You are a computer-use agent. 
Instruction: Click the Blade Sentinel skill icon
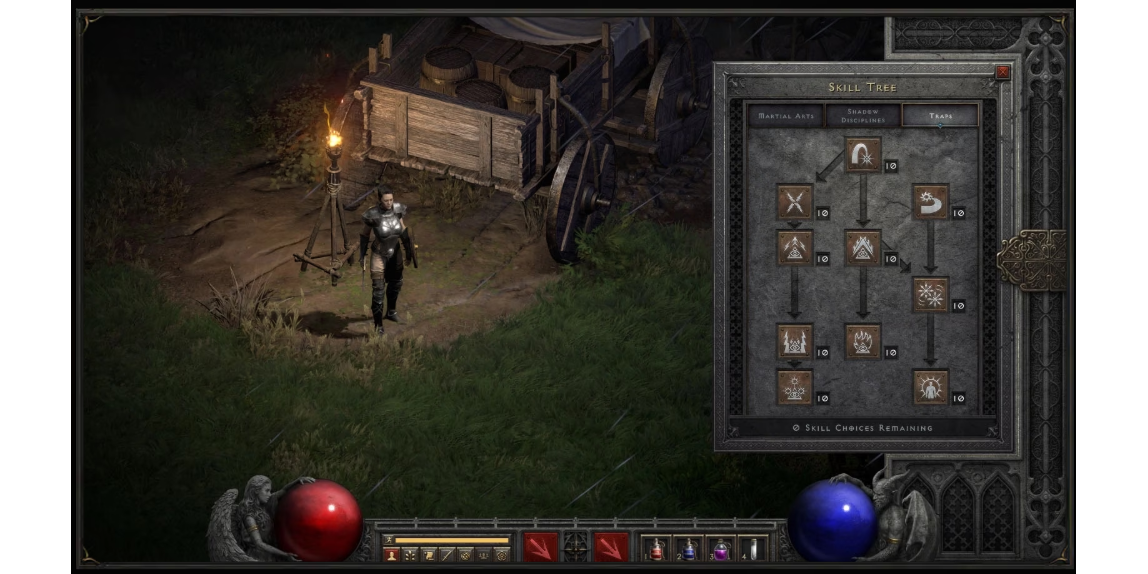coord(930,202)
